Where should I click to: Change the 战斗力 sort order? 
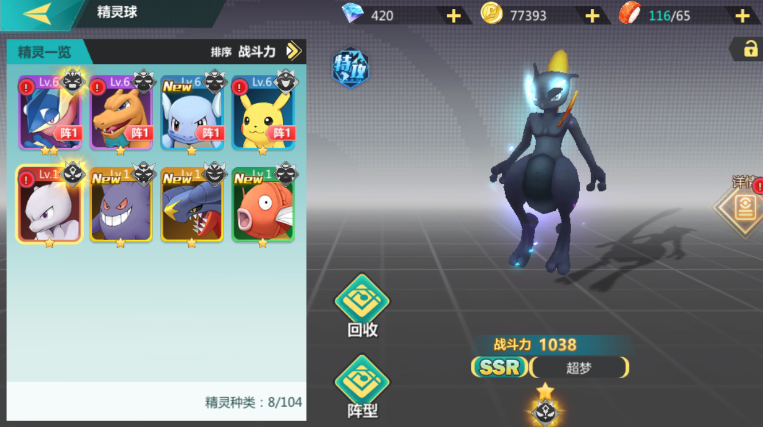[293, 51]
